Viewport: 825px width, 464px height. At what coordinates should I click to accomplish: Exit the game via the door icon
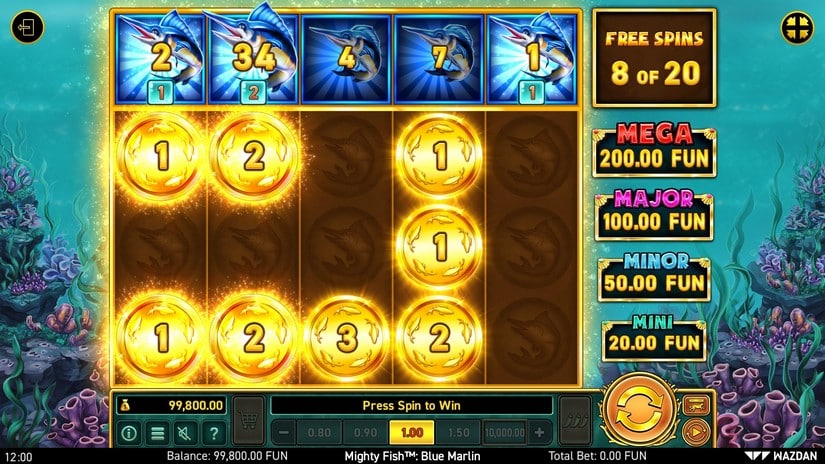tap(29, 27)
